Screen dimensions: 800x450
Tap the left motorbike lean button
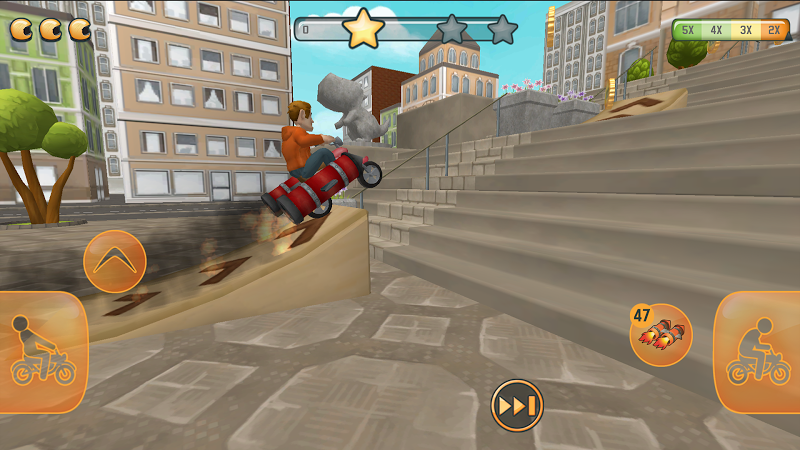click(x=42, y=352)
